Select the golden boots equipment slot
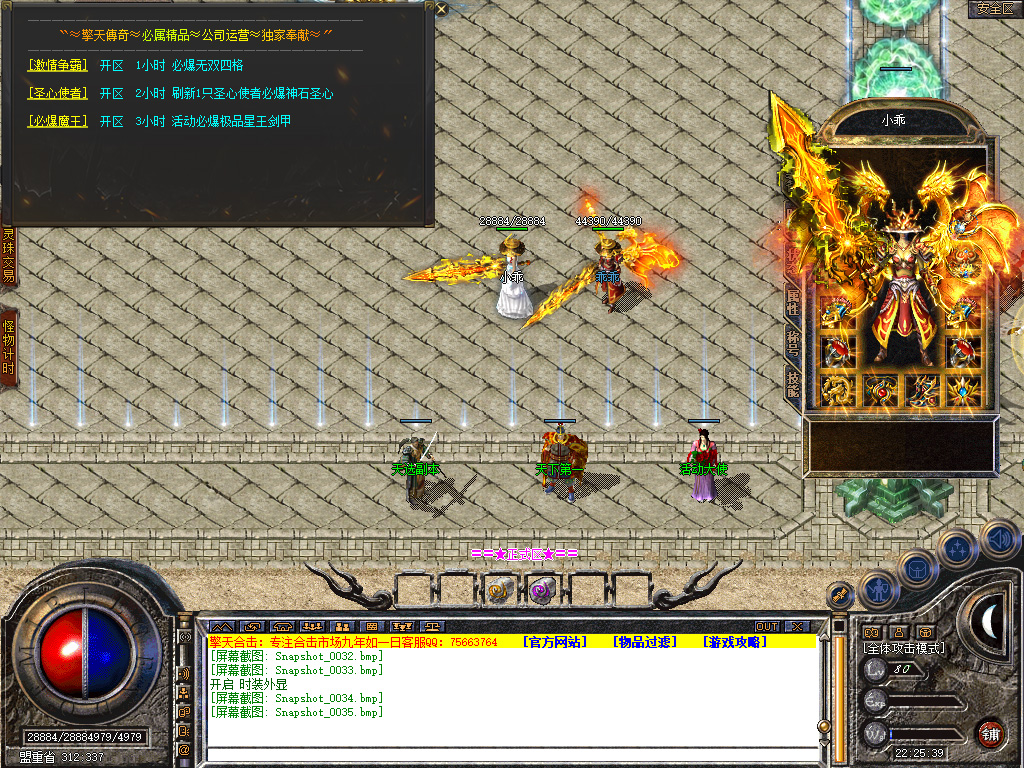 921,391
